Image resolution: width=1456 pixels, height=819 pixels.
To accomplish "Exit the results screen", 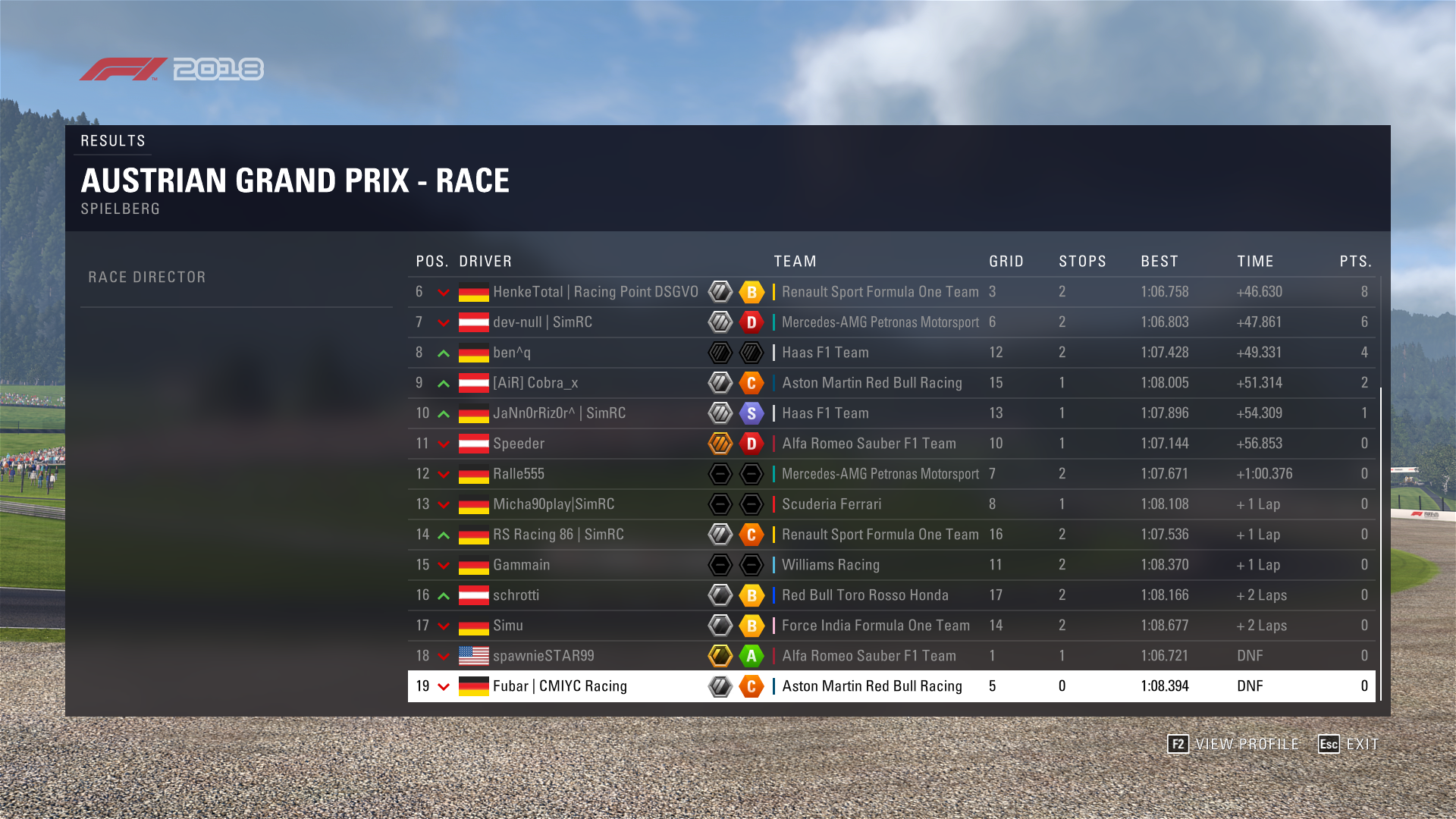I will [x=1349, y=744].
